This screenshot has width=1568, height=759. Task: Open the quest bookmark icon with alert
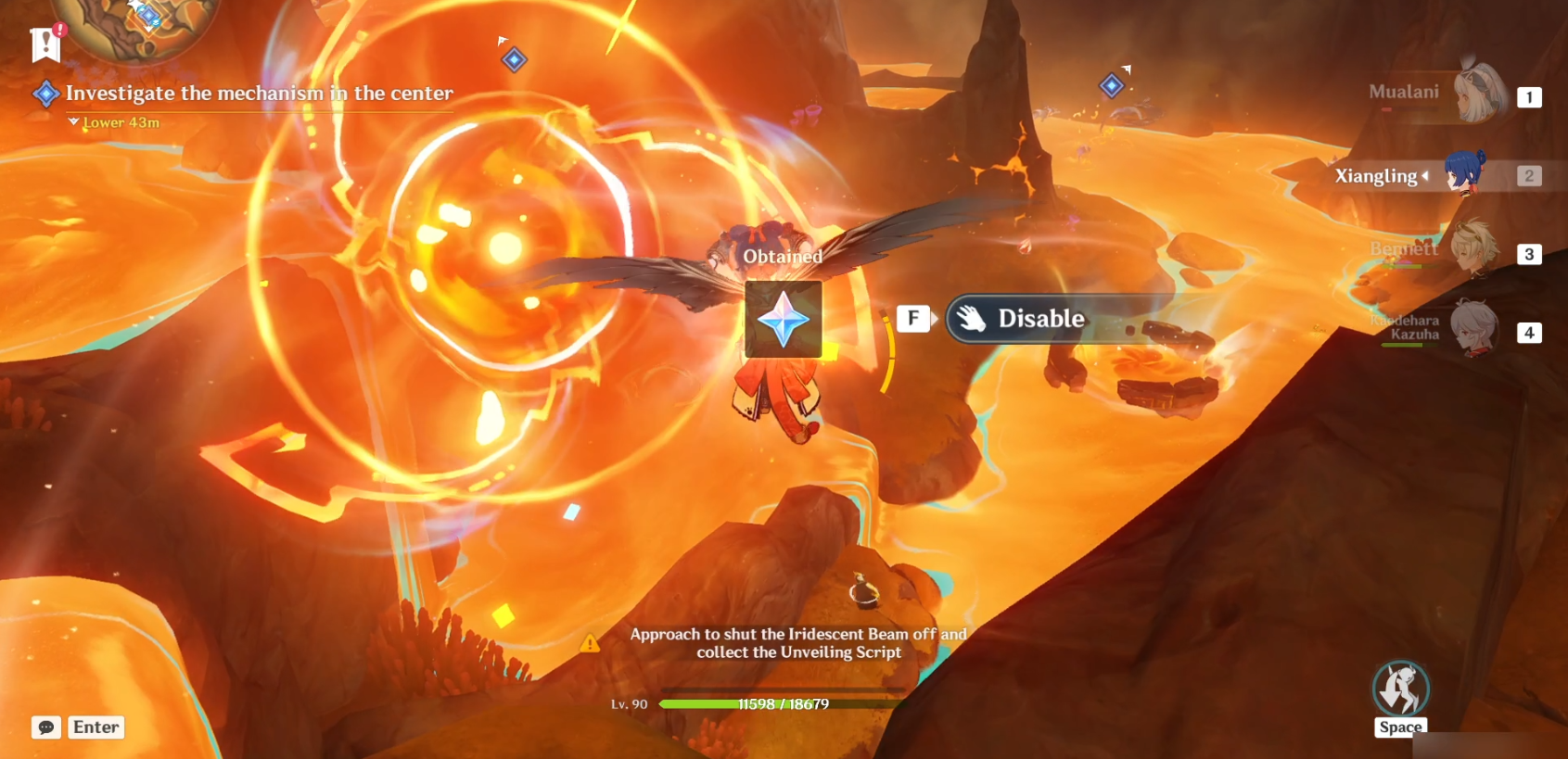point(45,43)
